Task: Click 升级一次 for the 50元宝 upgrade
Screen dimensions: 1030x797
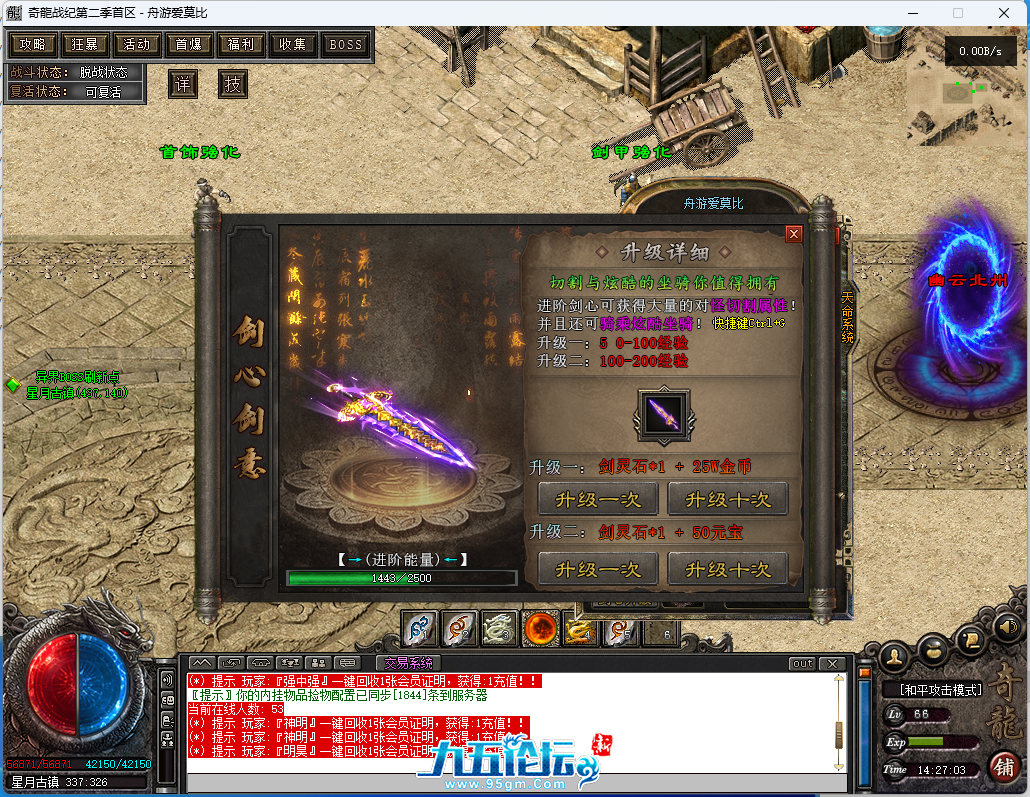Action: point(598,569)
